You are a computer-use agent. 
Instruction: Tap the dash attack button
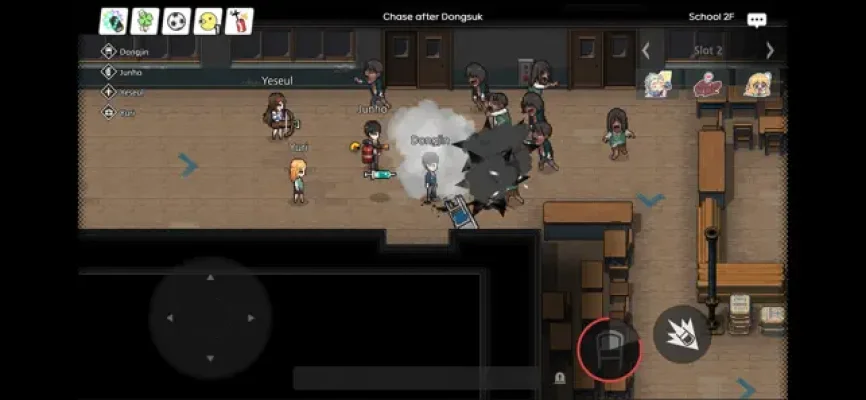[682, 334]
